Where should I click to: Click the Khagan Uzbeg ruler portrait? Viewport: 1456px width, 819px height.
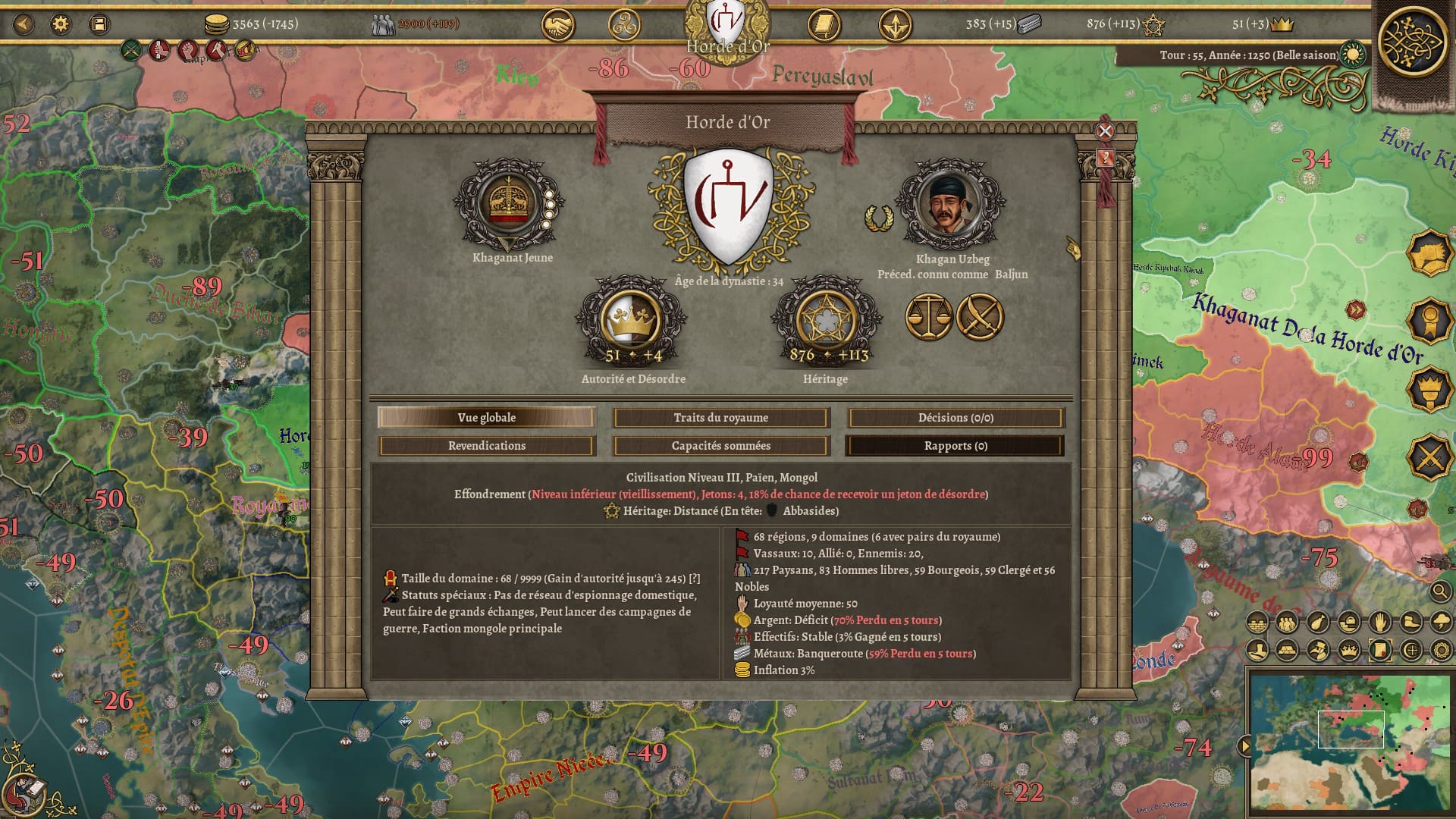pyautogui.click(x=950, y=205)
